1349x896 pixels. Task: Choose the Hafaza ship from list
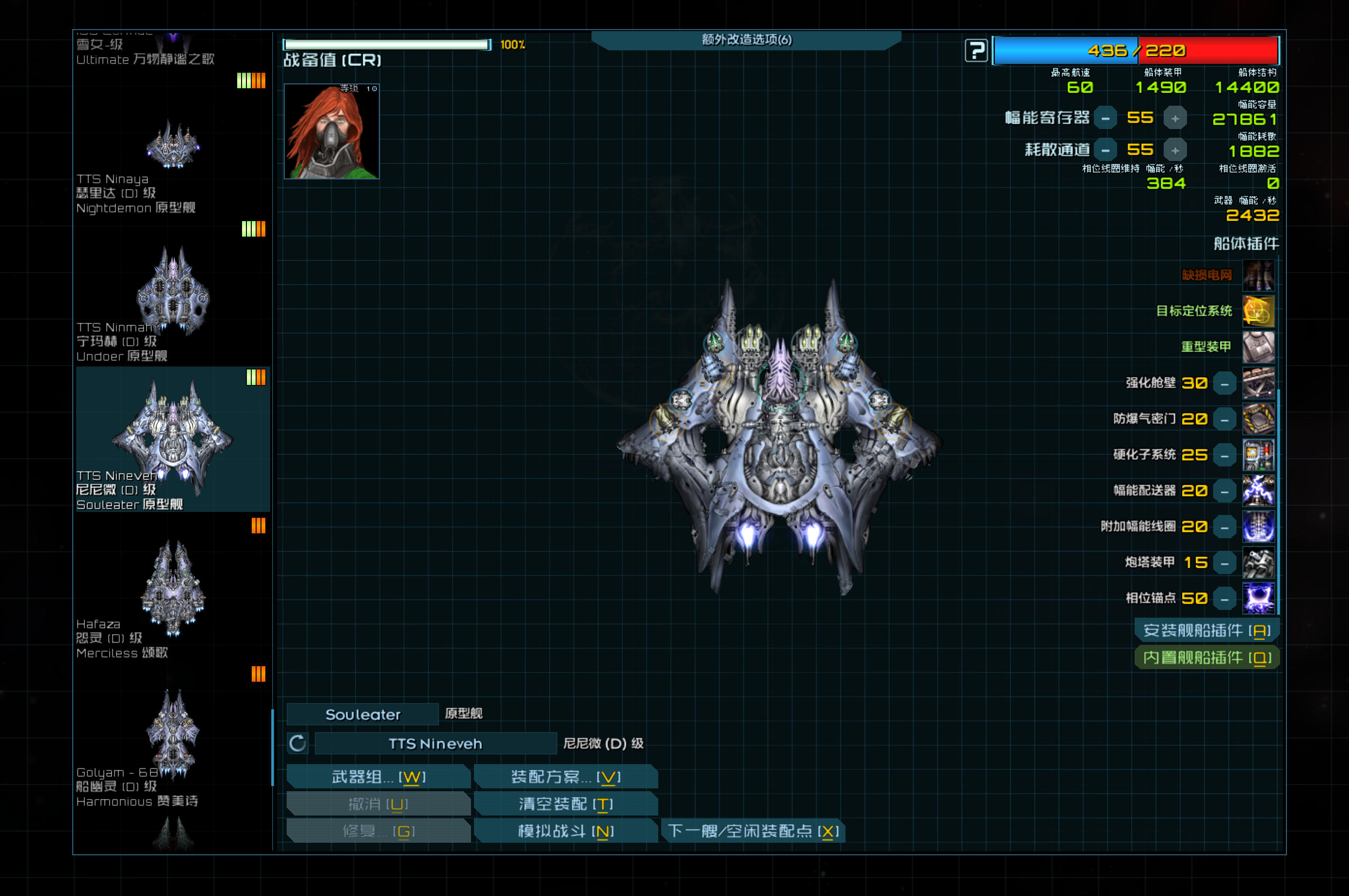pos(173,589)
